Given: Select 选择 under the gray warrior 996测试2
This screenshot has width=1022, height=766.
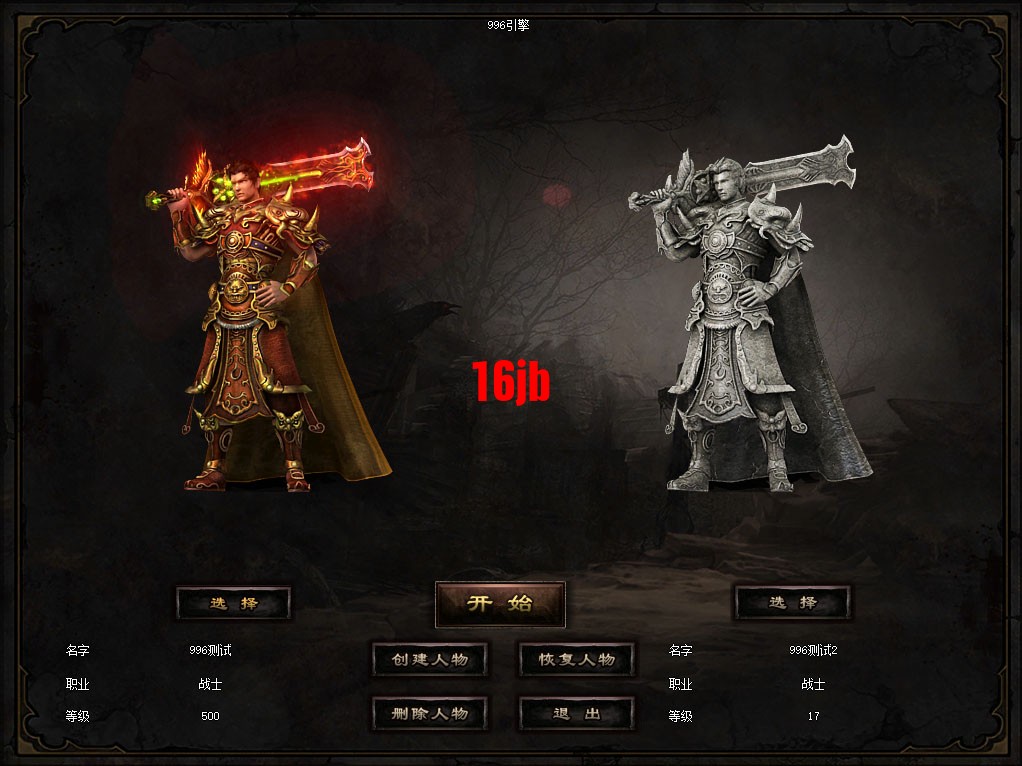Looking at the screenshot, I should (792, 603).
